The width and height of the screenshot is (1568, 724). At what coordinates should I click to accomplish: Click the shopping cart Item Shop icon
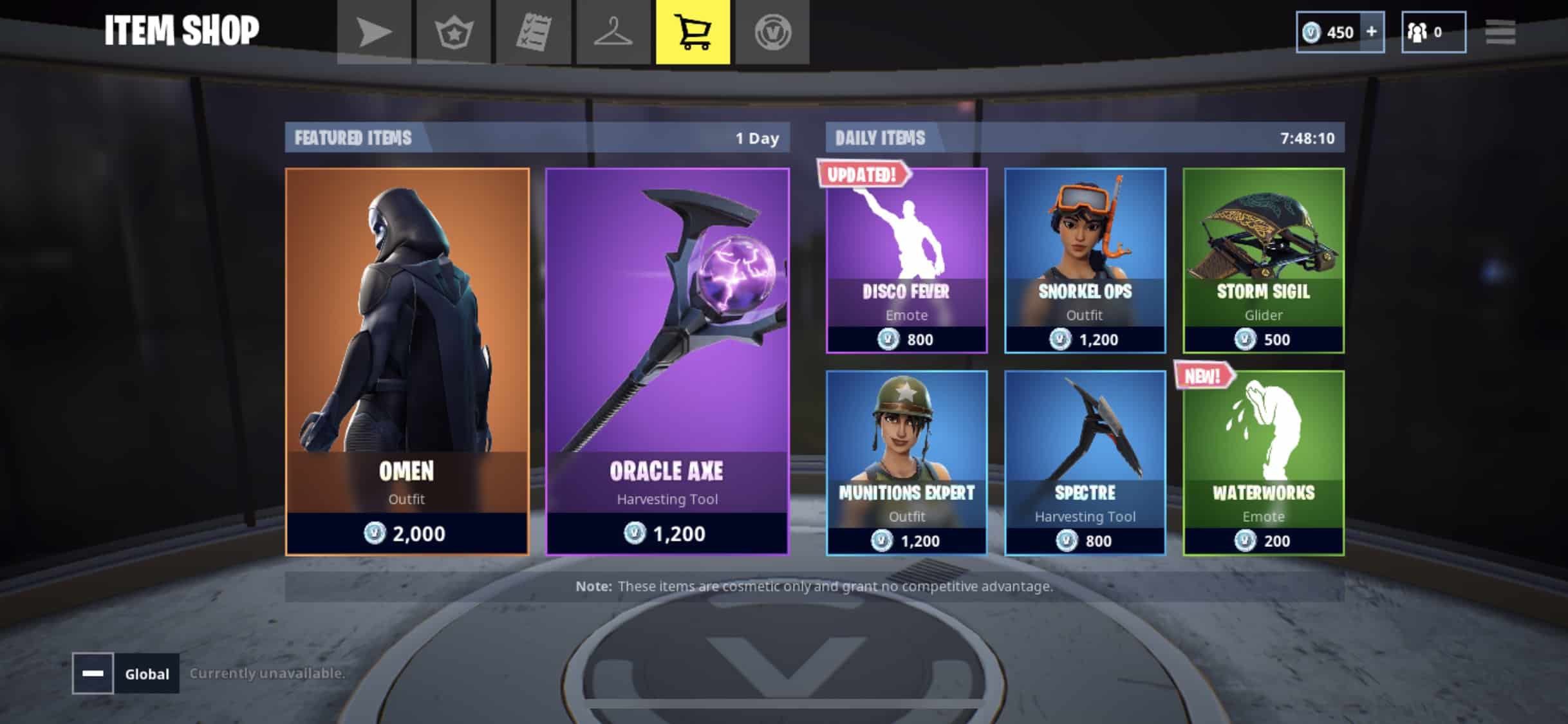click(692, 32)
